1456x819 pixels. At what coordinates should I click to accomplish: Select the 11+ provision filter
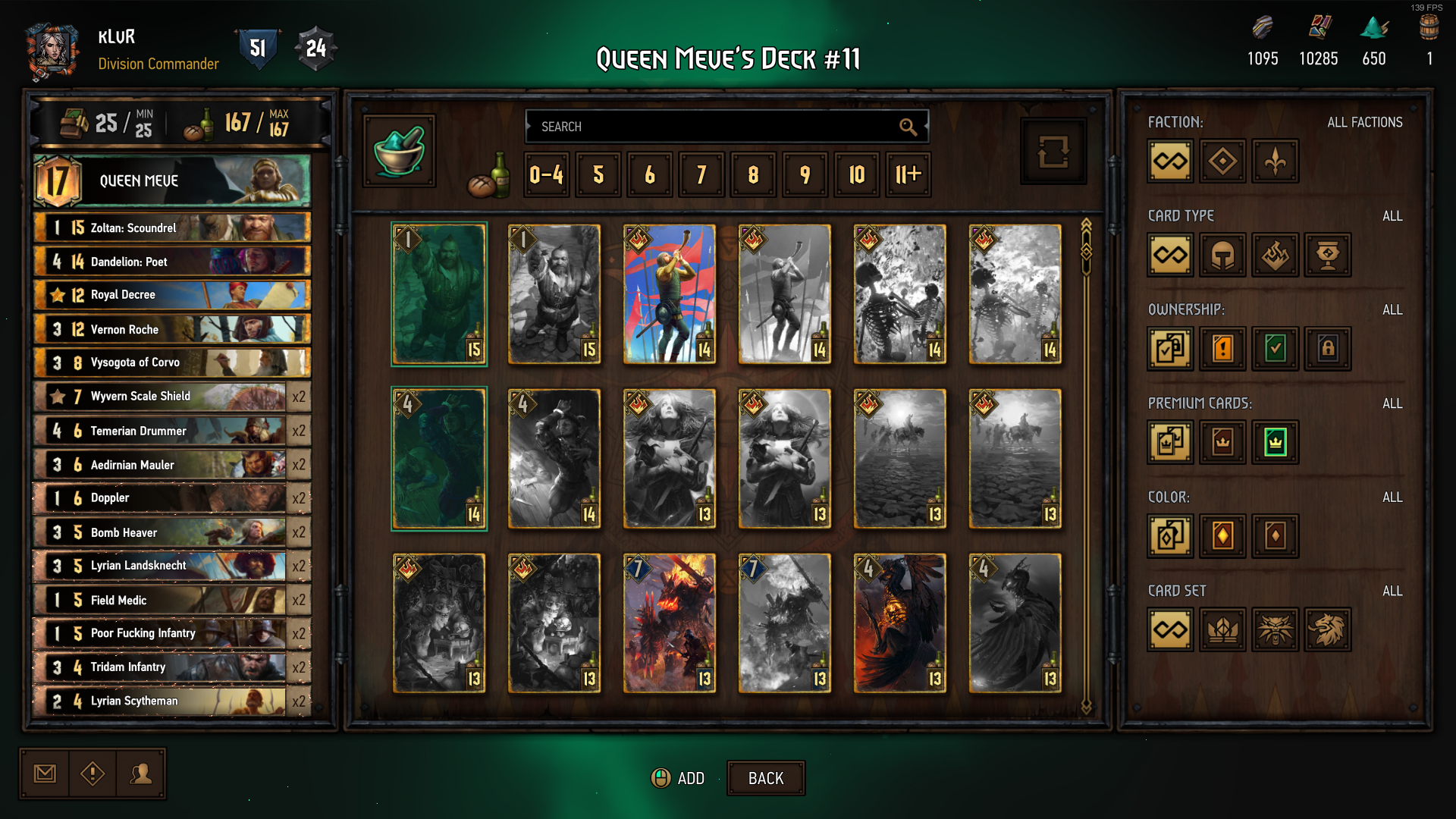point(908,175)
